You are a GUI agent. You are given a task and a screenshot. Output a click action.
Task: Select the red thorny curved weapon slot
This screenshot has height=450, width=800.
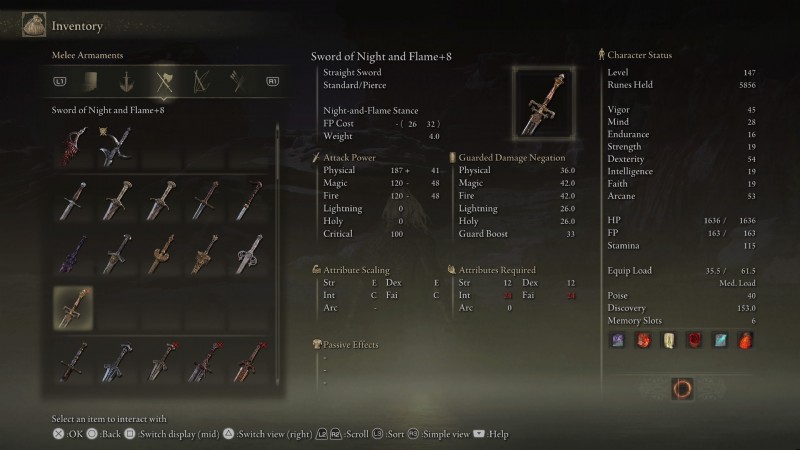(x=73, y=145)
